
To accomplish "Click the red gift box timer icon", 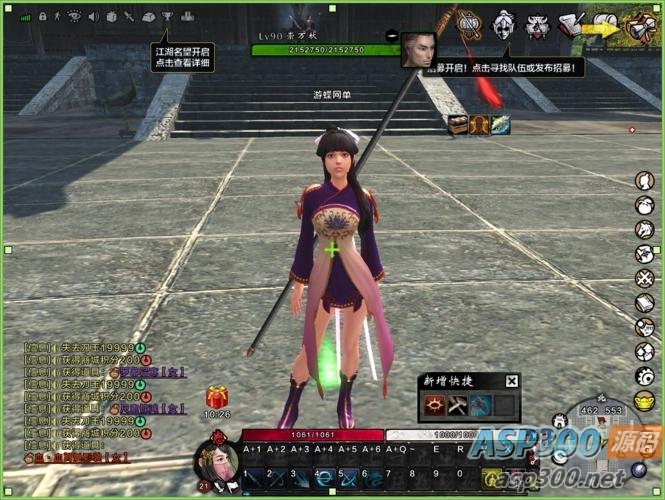I will pos(217,397).
